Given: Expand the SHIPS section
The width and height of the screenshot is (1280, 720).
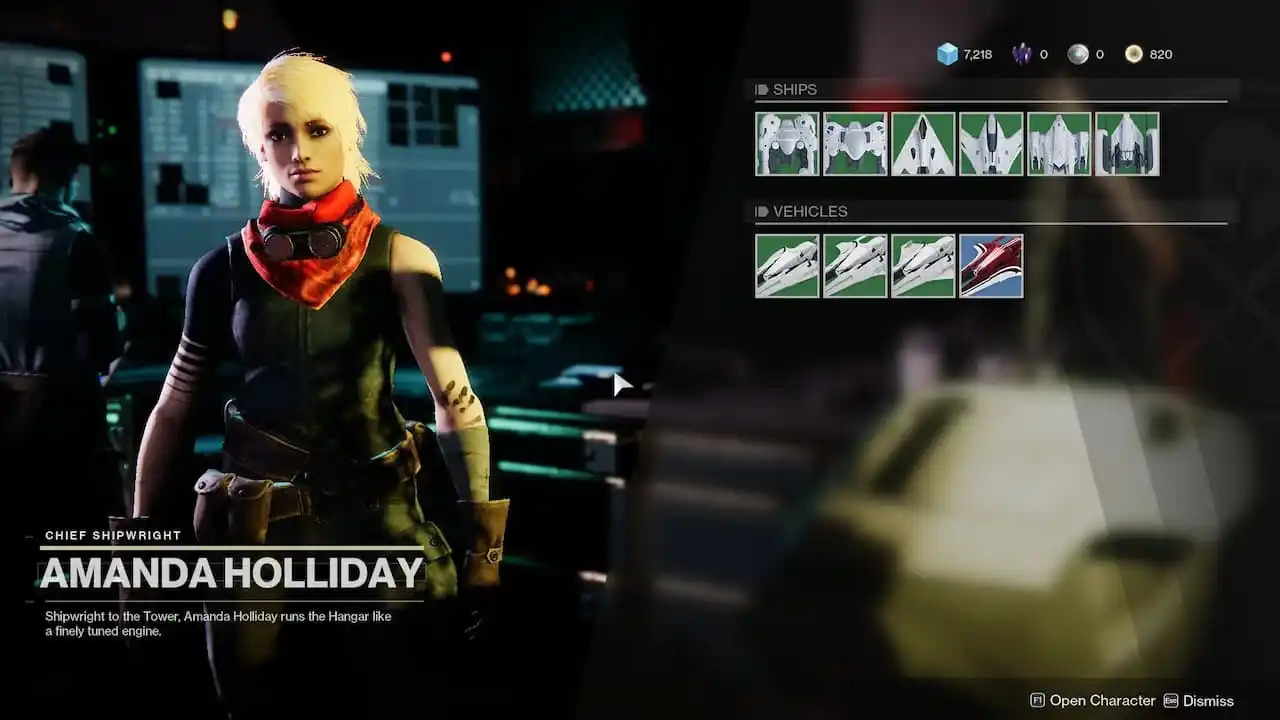Looking at the screenshot, I should click(795, 89).
